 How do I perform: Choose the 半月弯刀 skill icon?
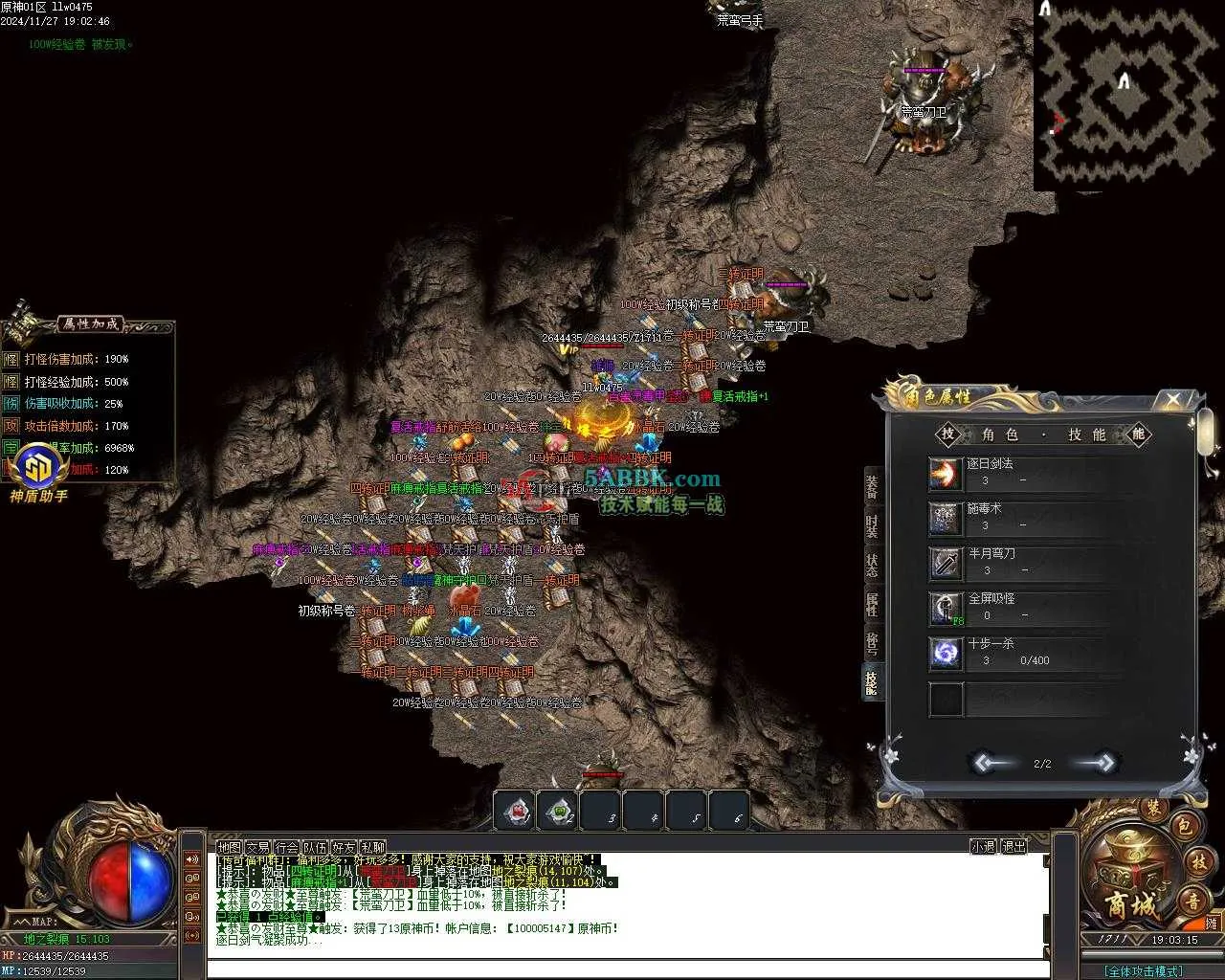[946, 564]
